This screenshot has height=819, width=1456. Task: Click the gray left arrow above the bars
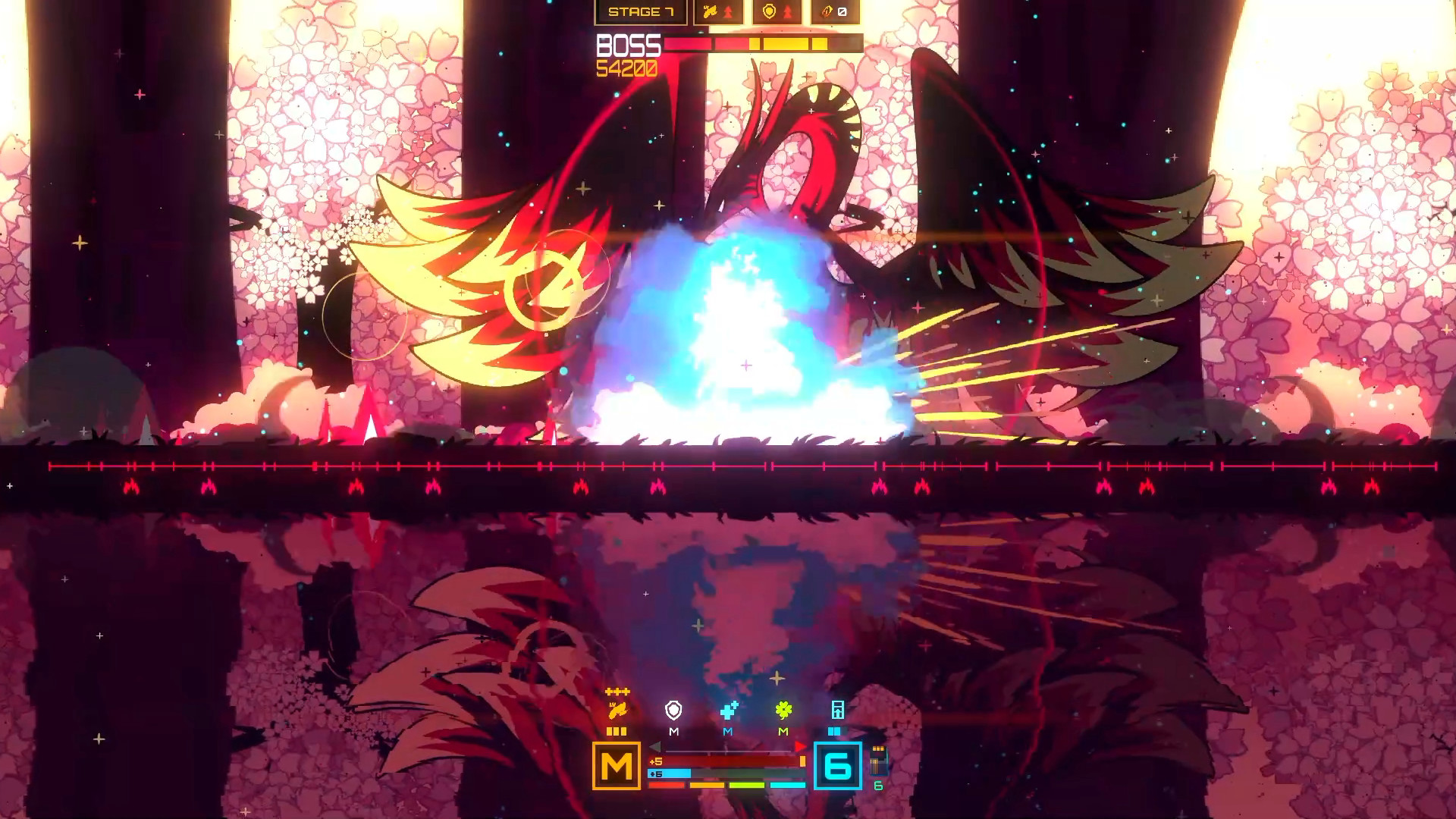pos(655,748)
